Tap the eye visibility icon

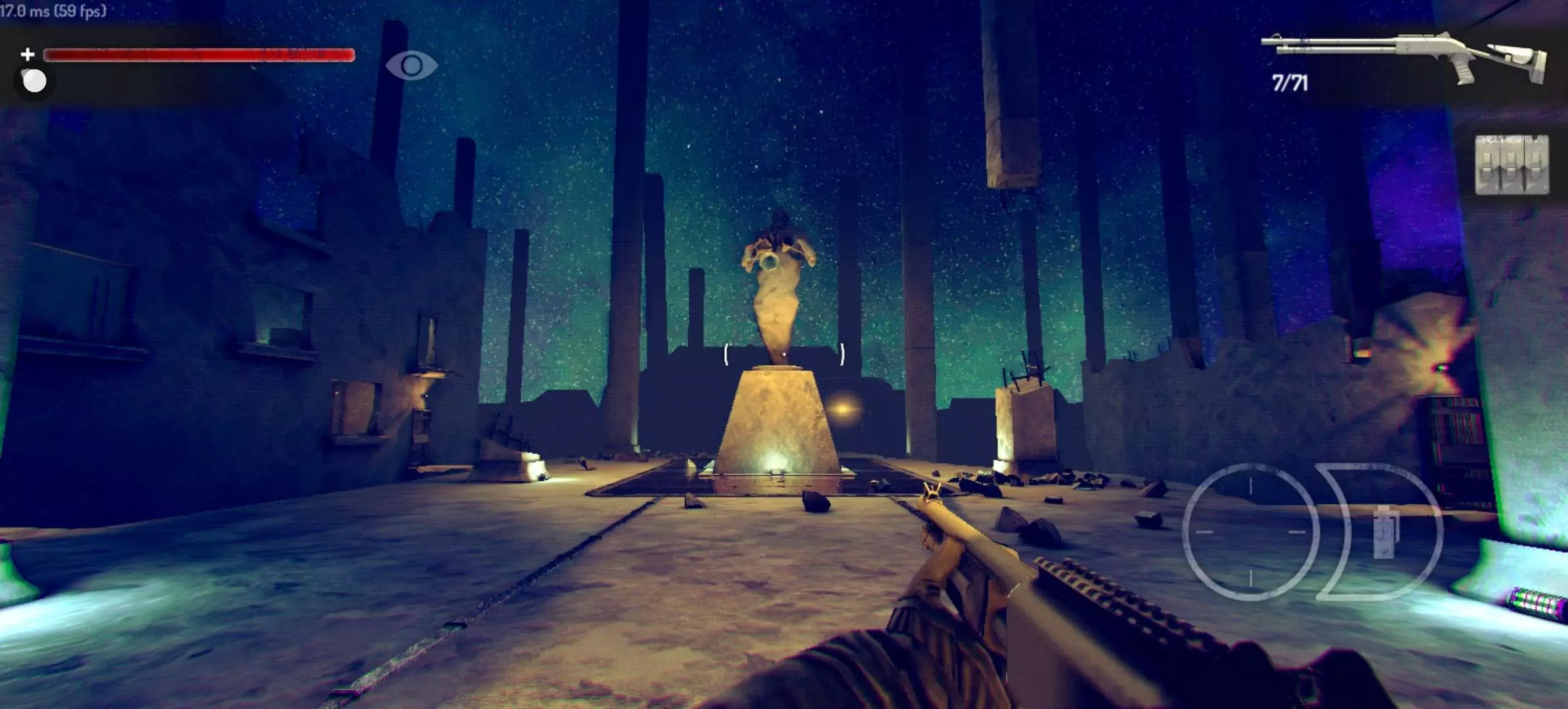[411, 65]
